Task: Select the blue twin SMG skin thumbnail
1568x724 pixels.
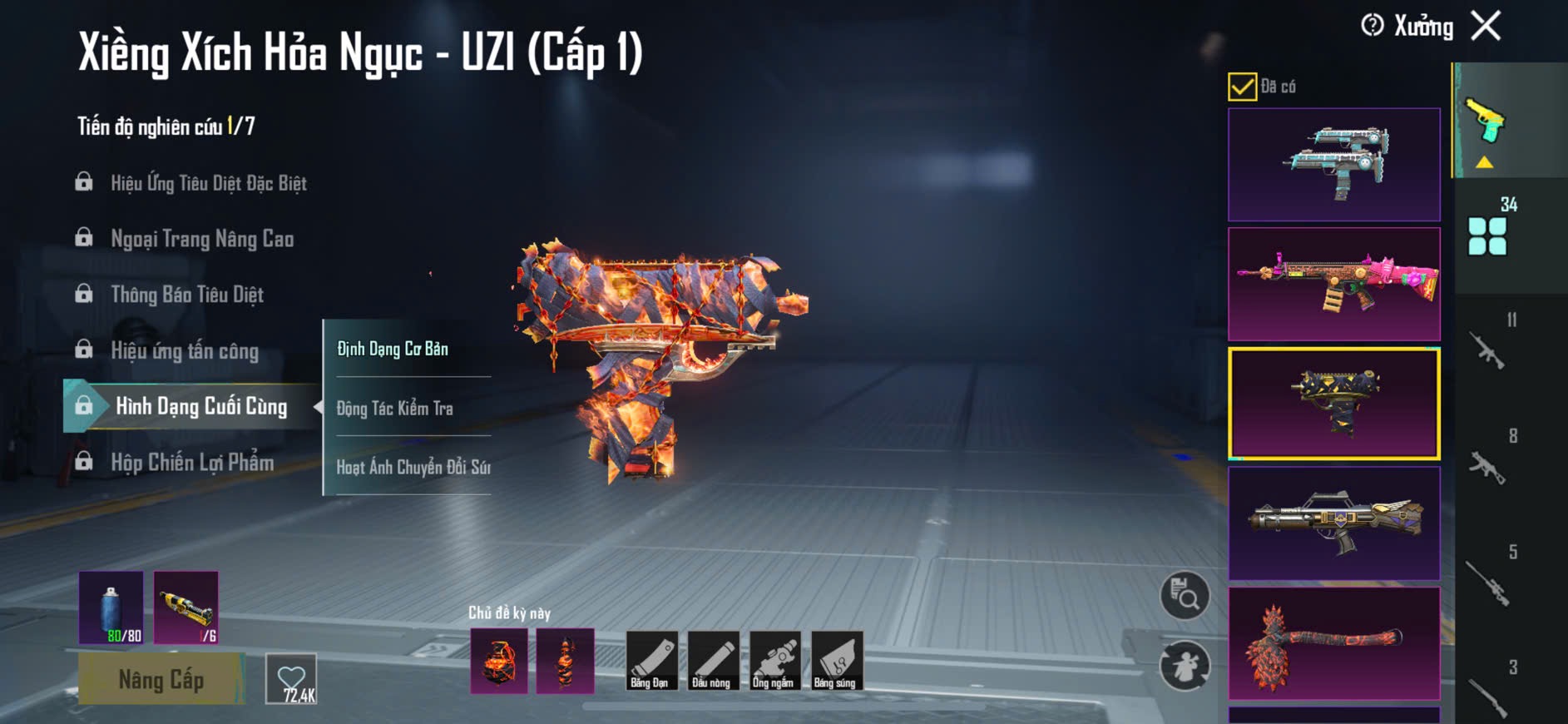Action: point(1333,164)
